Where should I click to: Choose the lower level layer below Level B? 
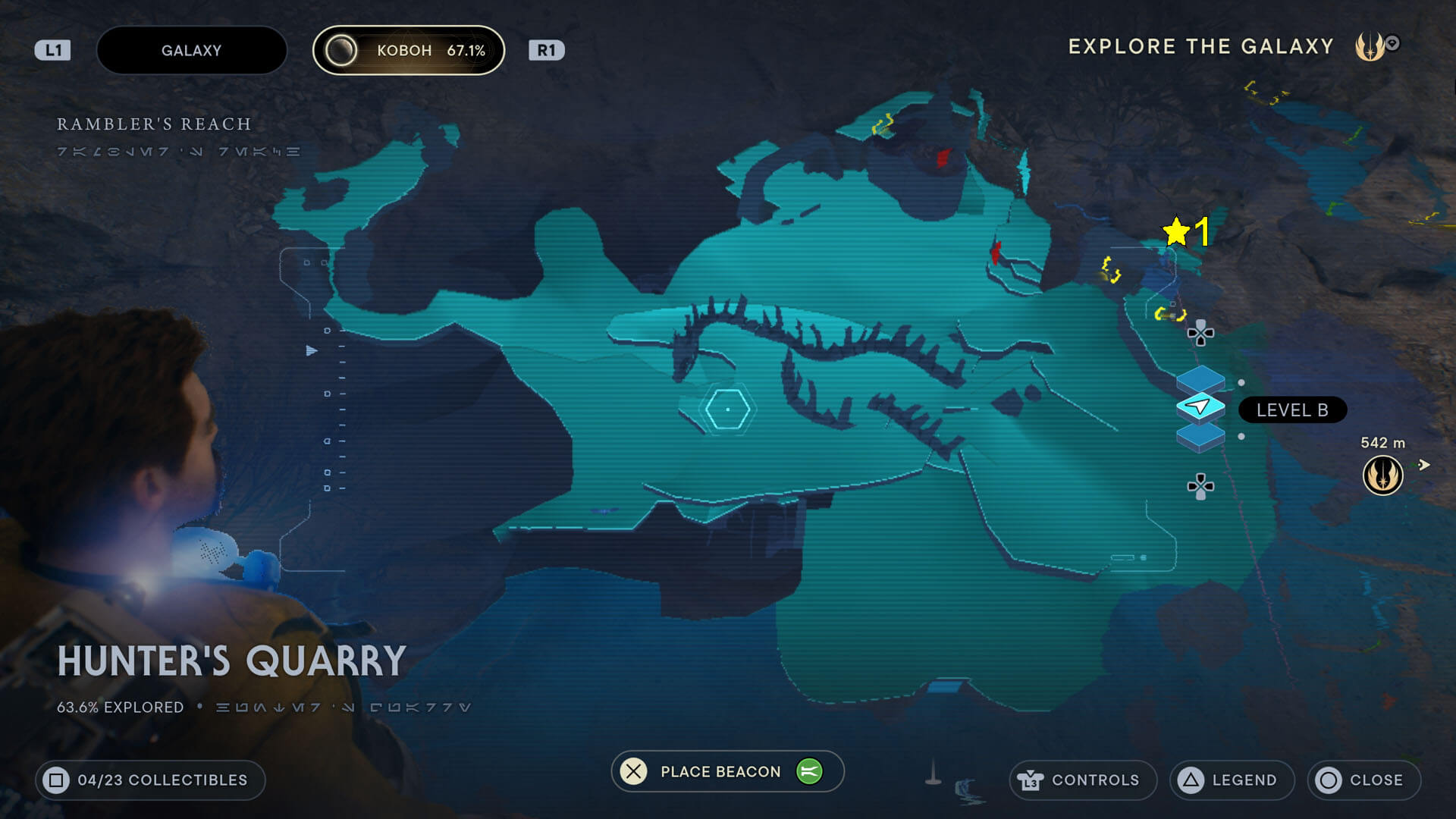1200,438
